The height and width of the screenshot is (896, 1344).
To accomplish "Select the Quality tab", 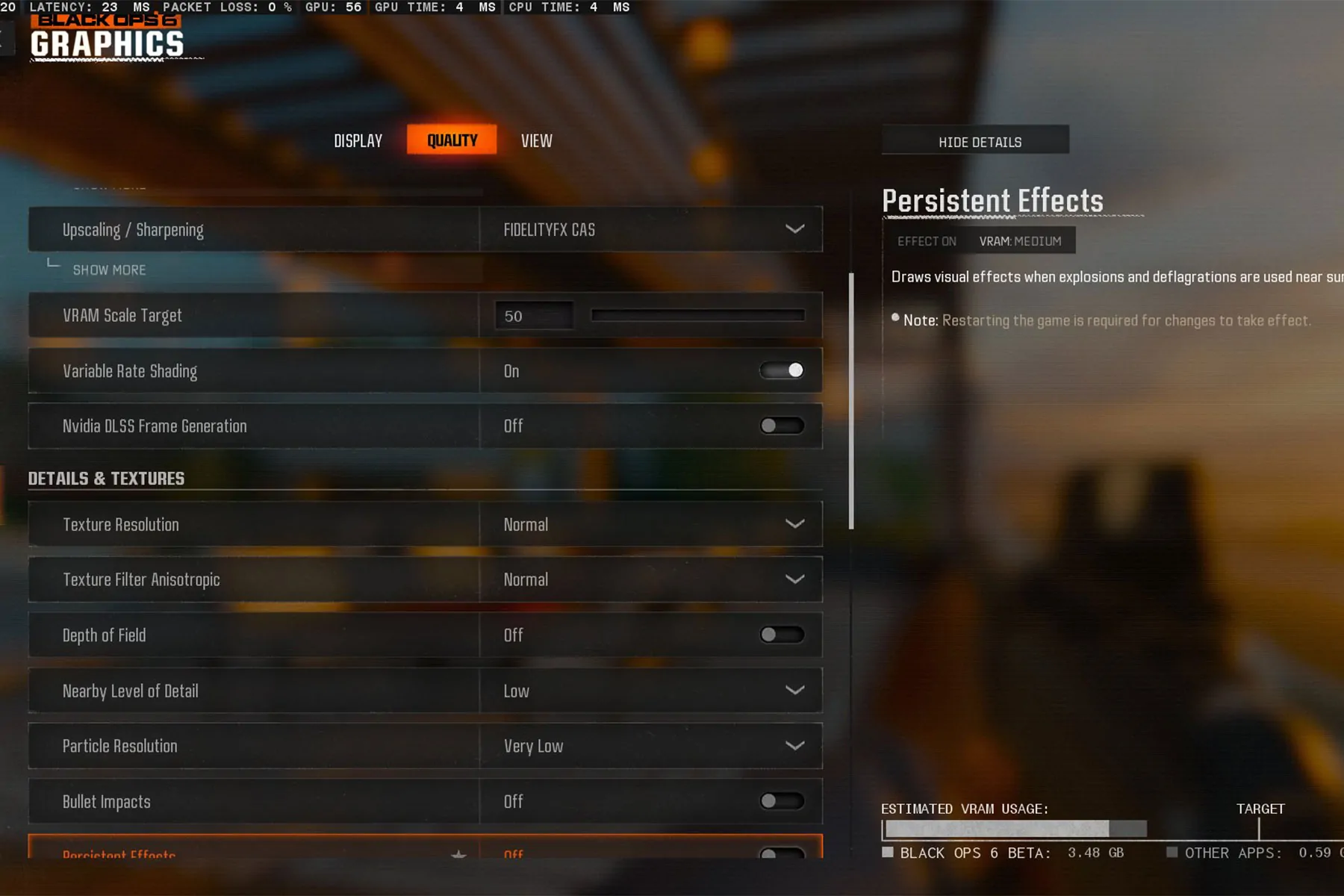I will point(452,140).
